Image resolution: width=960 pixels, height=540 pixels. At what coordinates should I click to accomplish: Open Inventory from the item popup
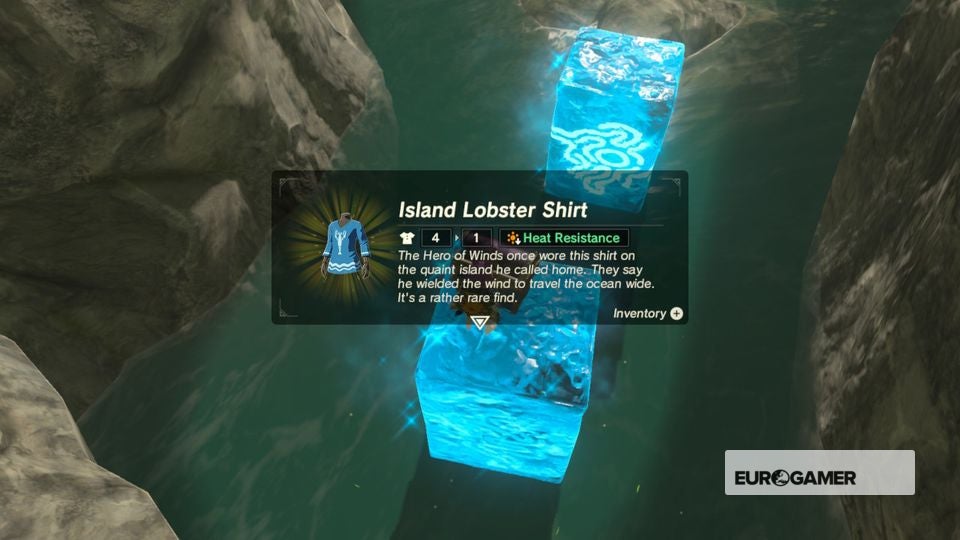pyautogui.click(x=649, y=313)
